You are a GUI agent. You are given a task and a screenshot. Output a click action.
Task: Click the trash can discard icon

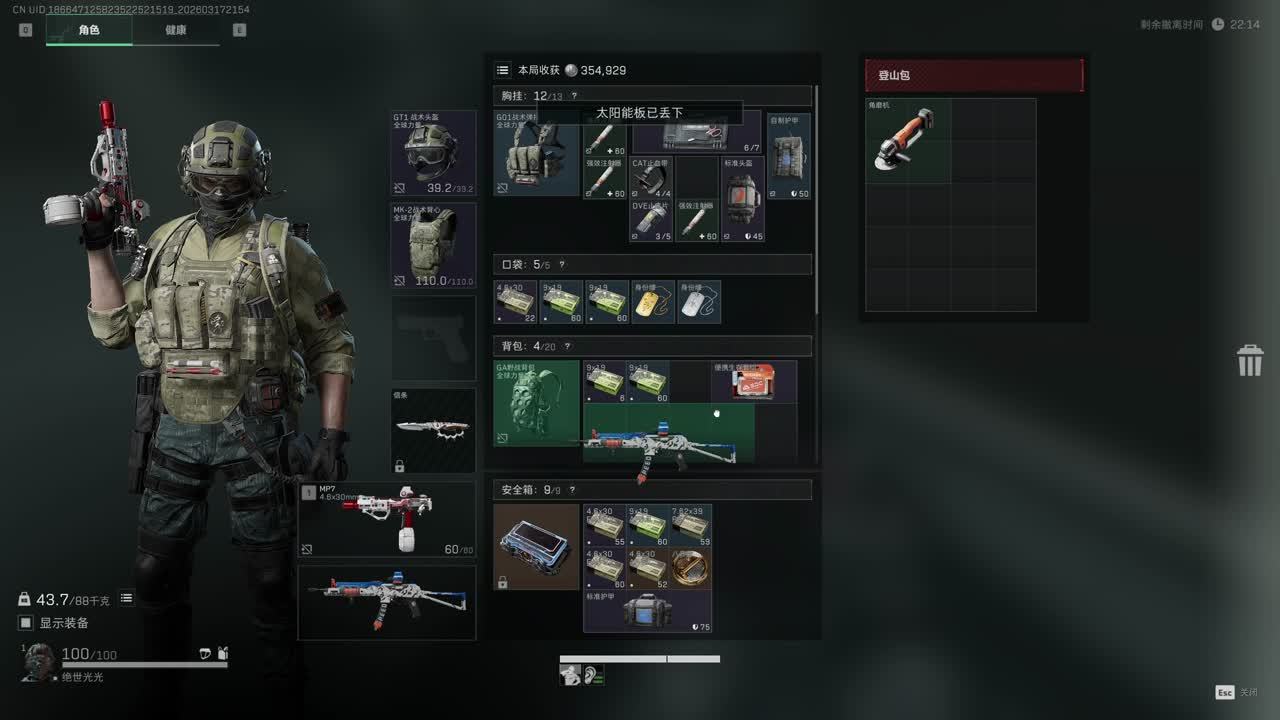[1250, 360]
